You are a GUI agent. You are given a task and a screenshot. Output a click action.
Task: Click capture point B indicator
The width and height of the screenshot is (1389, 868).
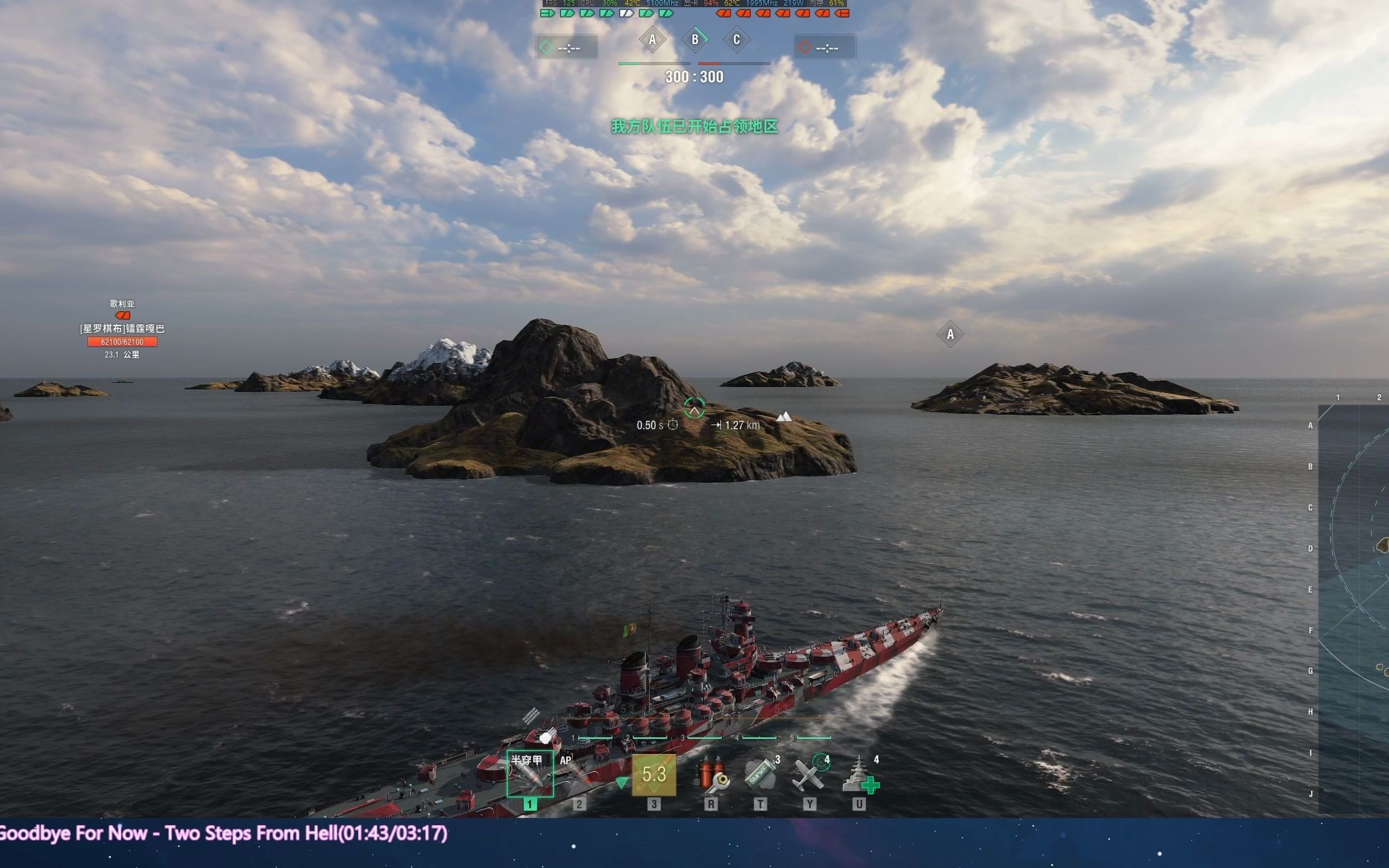695,40
